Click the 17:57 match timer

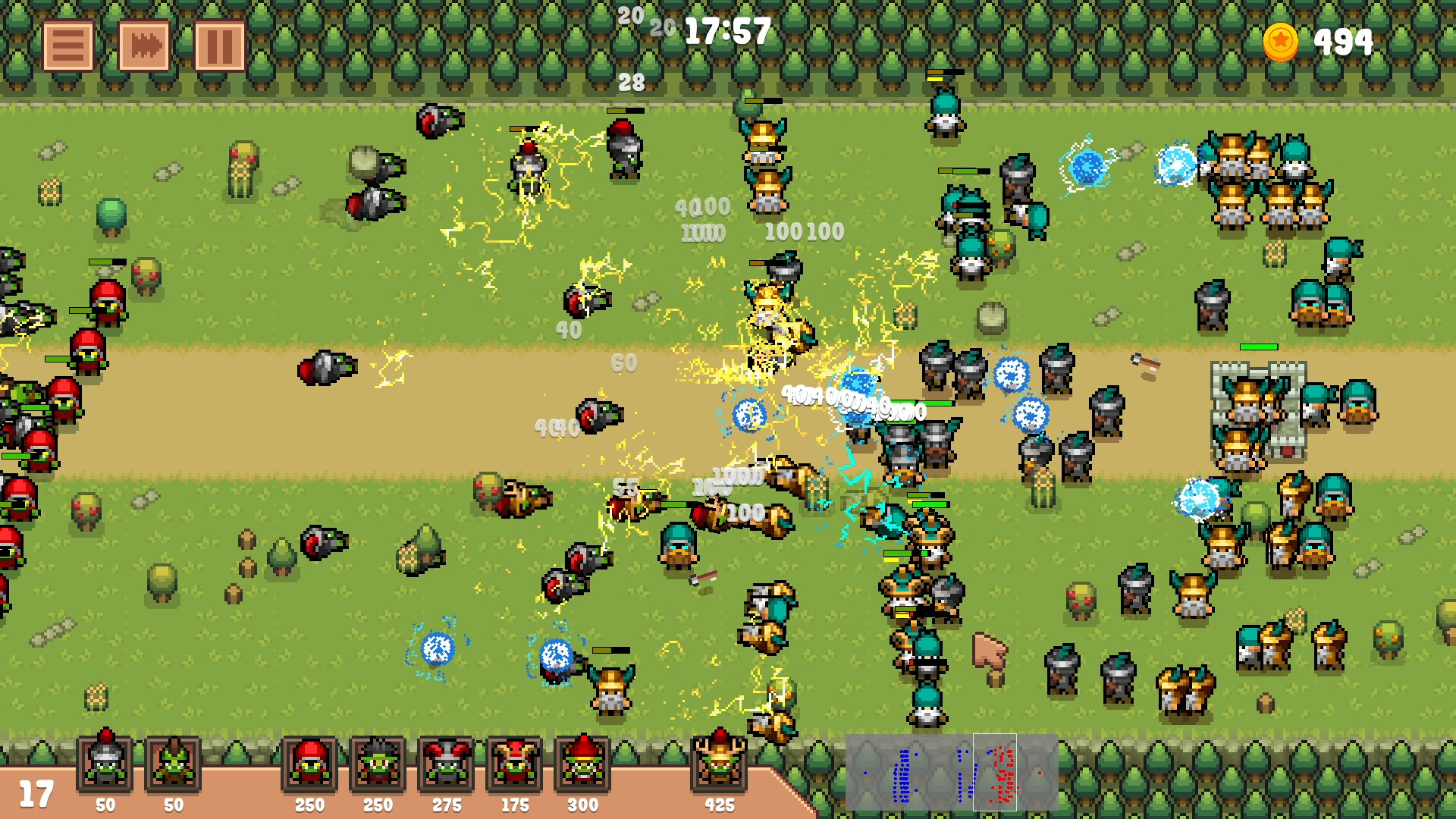point(726,32)
